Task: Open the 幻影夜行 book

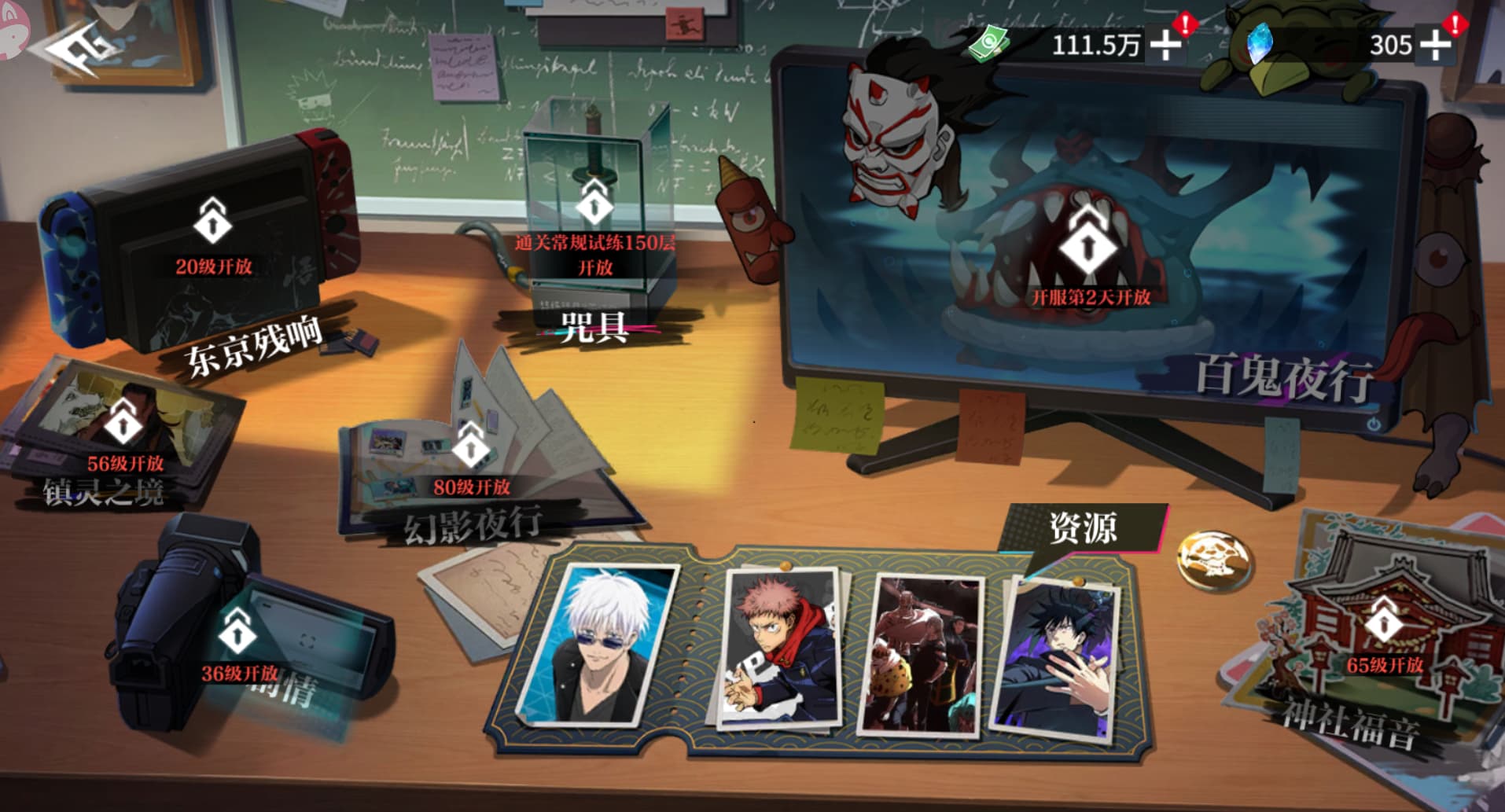Action: (470, 464)
